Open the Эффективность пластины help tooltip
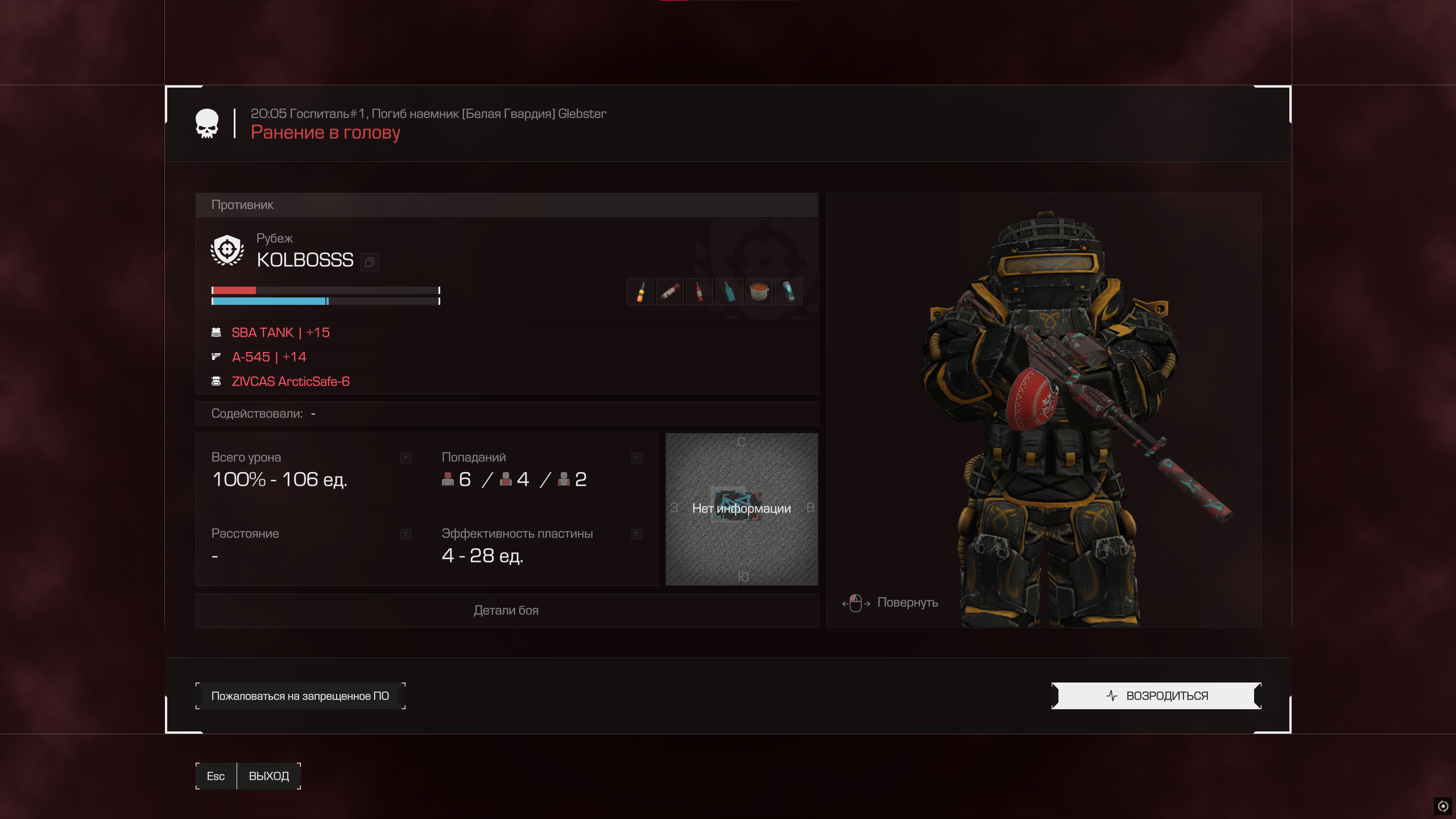This screenshot has width=1456, height=819. click(636, 534)
